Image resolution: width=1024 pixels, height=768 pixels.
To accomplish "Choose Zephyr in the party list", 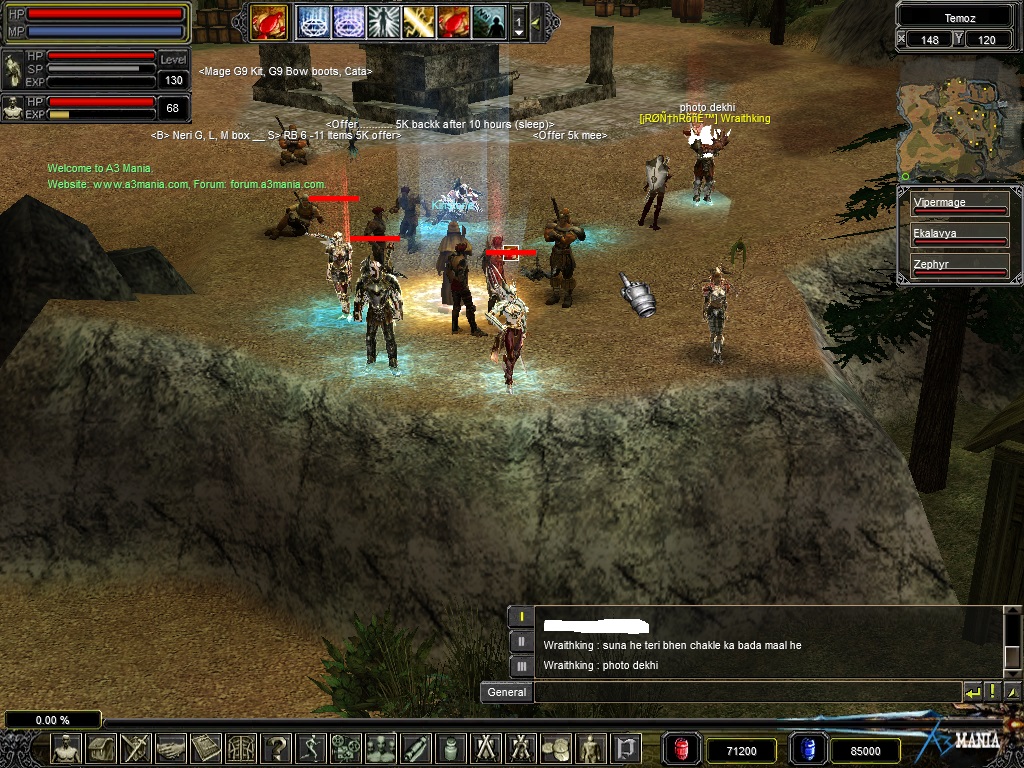I will pos(959,266).
